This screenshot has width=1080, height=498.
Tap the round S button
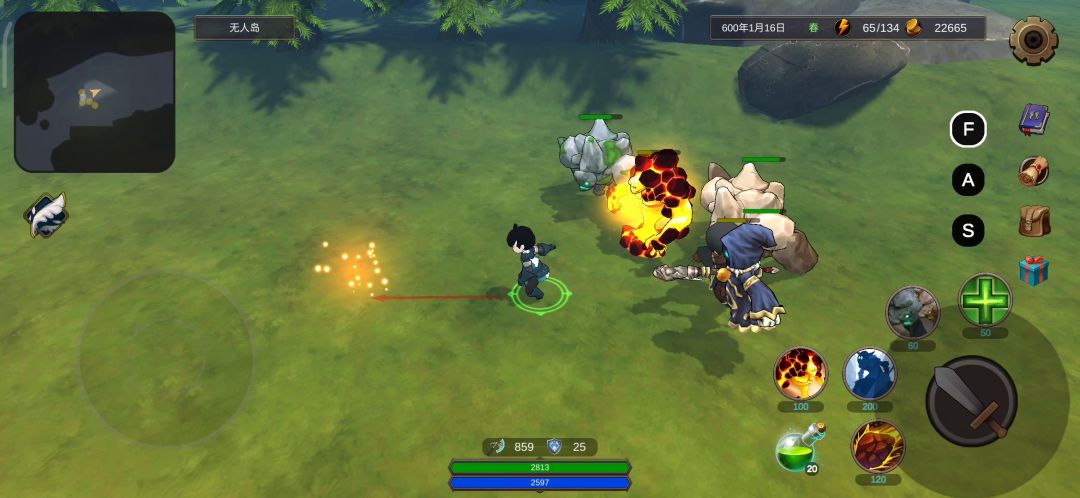click(967, 231)
